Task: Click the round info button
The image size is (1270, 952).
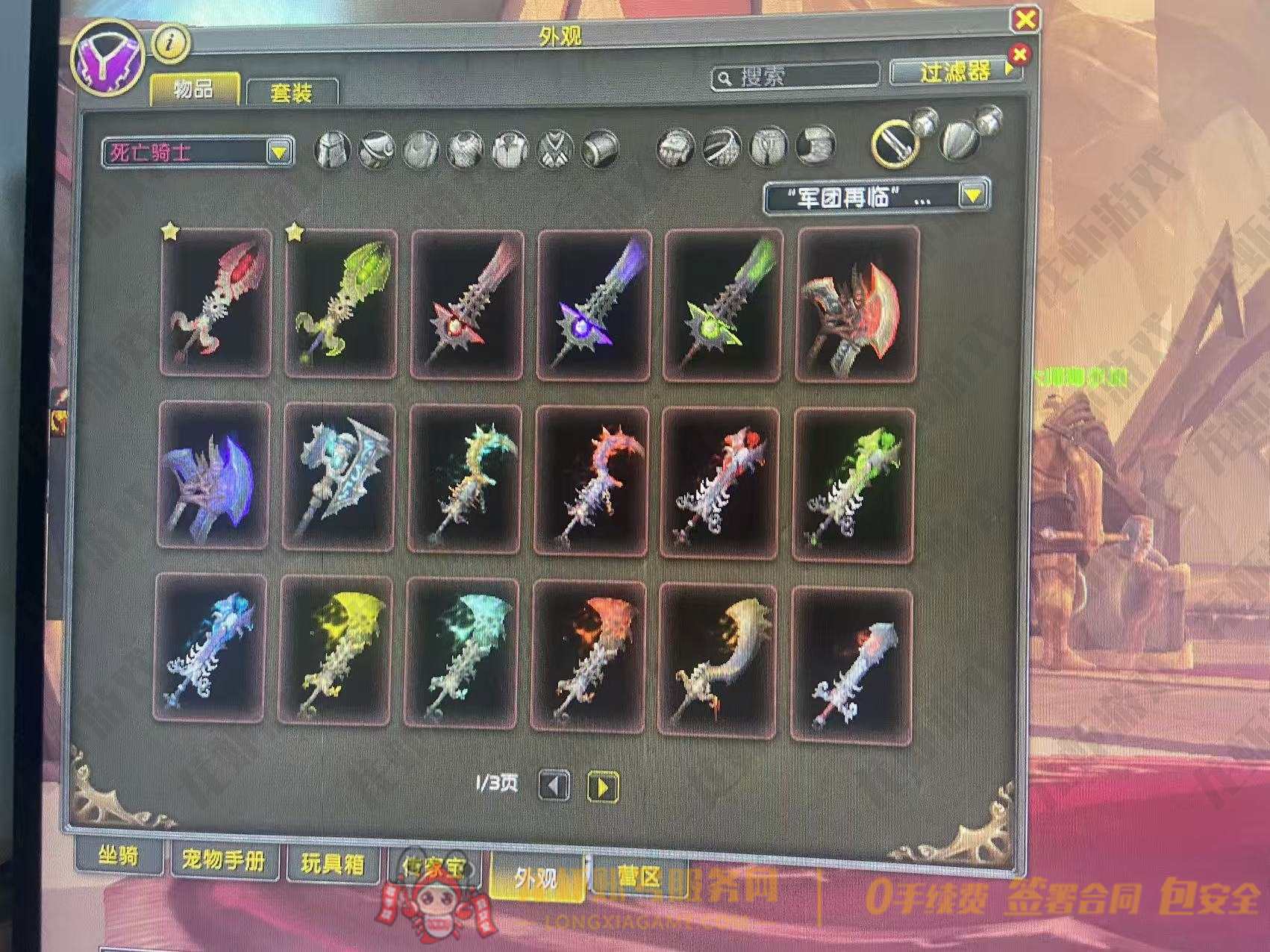Action: coord(172,43)
